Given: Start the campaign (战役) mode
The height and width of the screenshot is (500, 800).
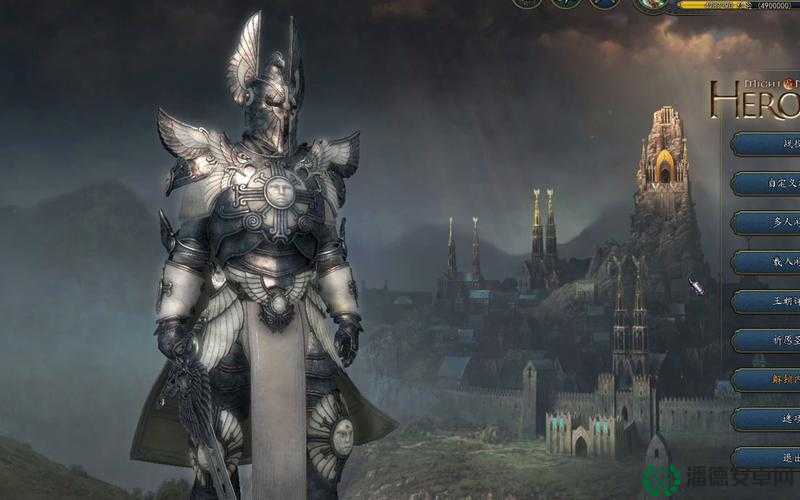Looking at the screenshot, I should coord(768,143).
